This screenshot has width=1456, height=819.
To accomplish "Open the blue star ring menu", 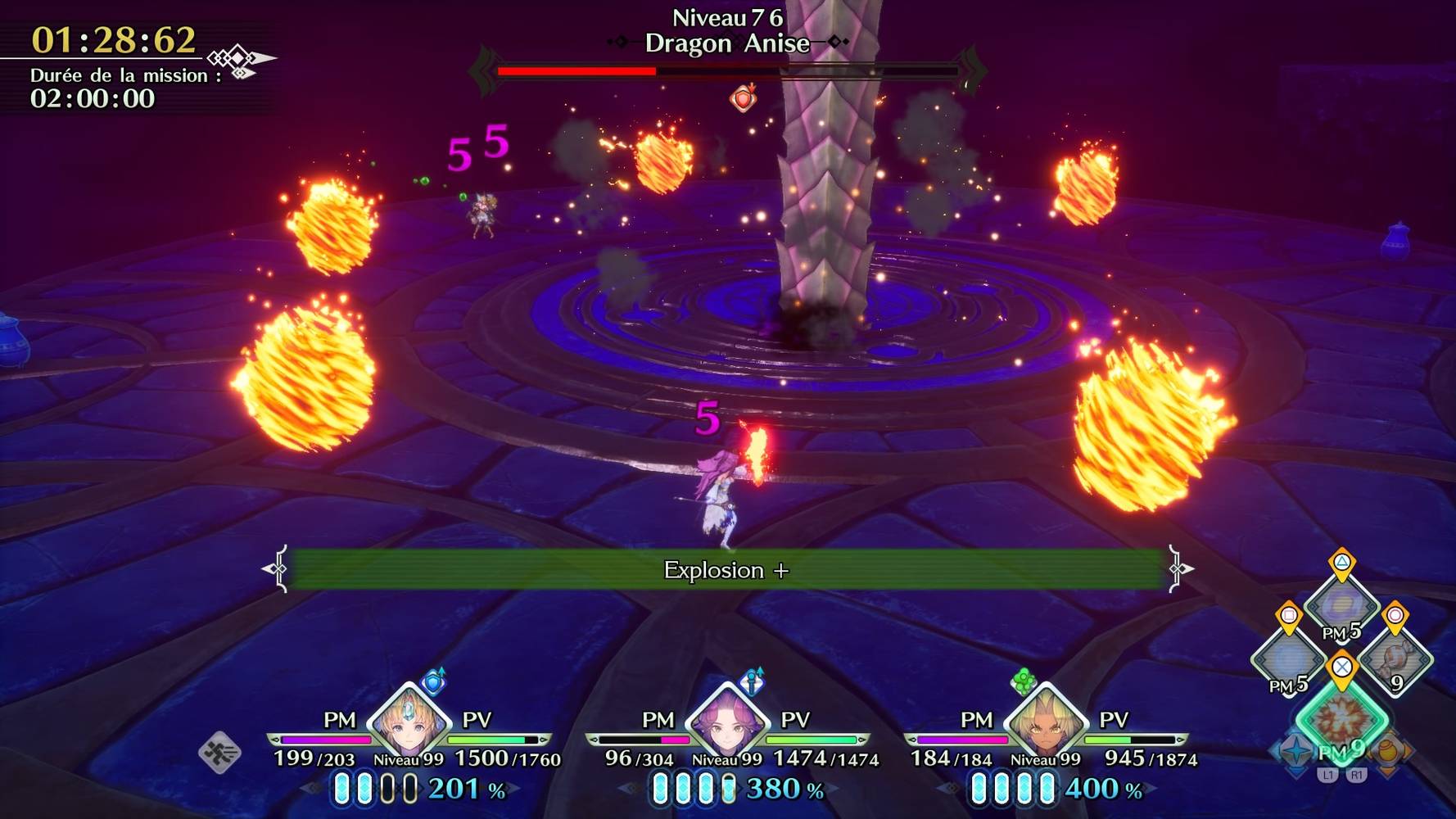I will 1295,750.
